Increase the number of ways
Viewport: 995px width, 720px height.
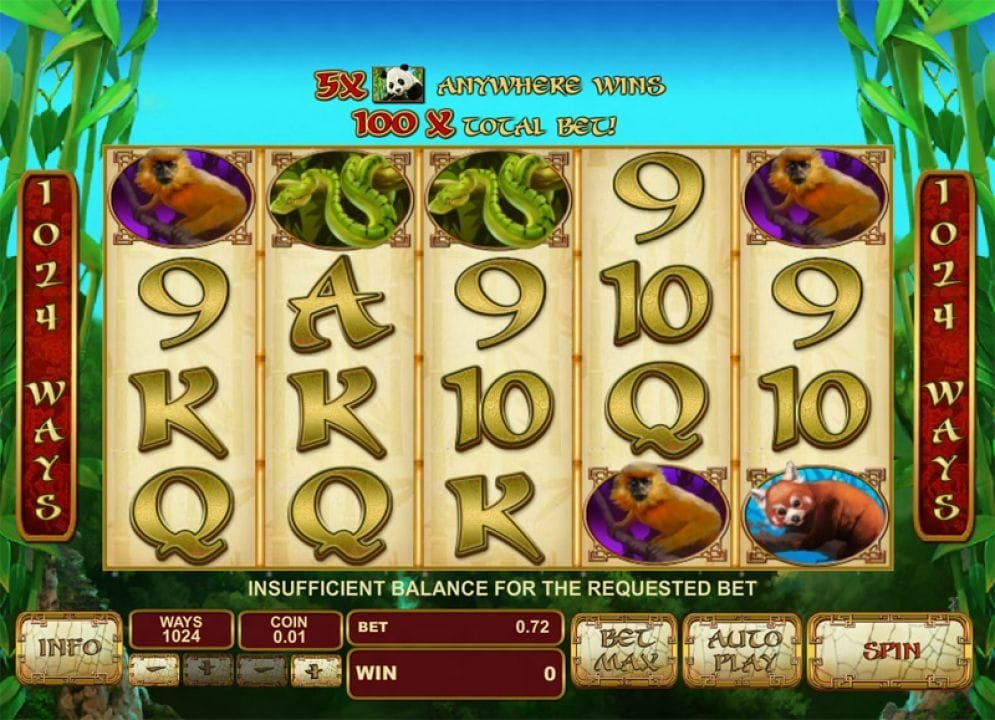pos(207,670)
